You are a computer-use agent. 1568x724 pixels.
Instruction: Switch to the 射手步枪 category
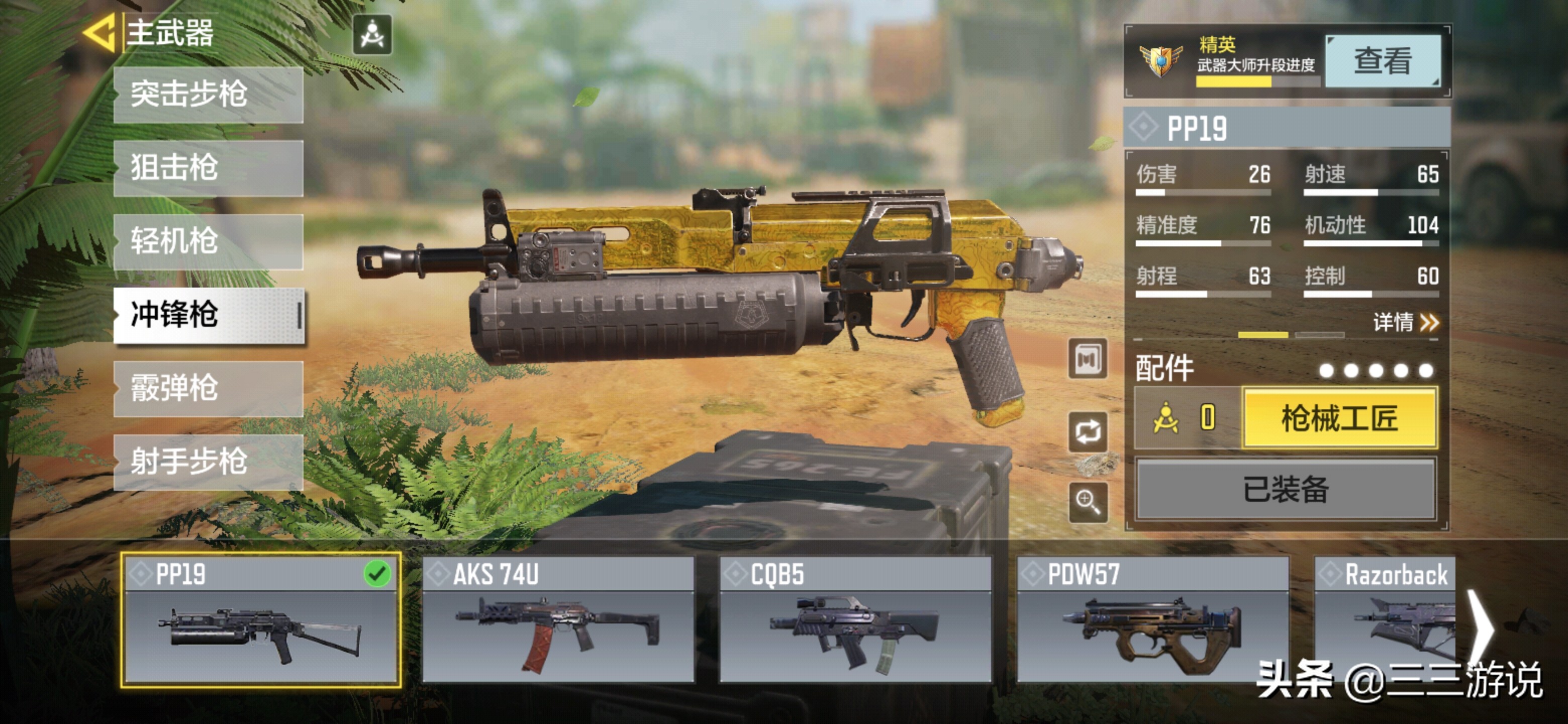point(208,462)
